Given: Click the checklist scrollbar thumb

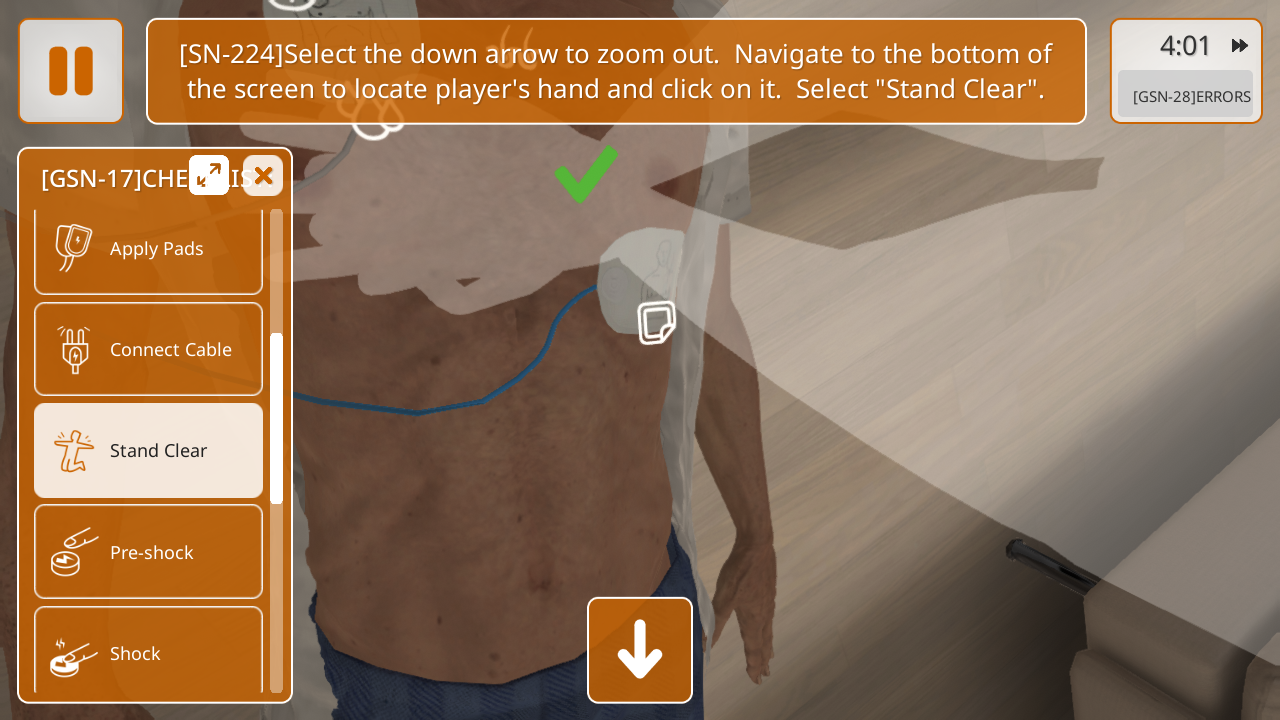Looking at the screenshot, I should [277, 418].
